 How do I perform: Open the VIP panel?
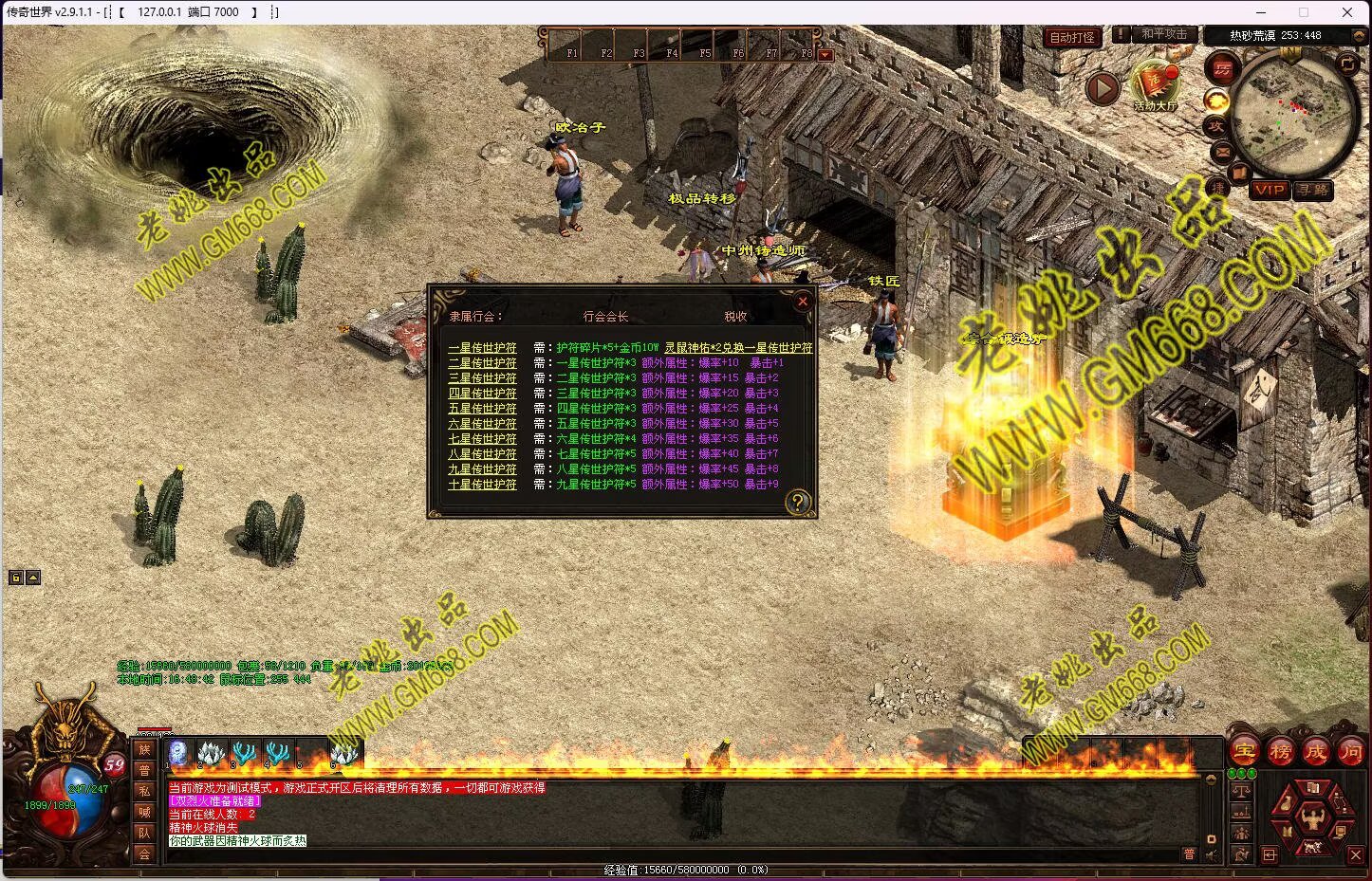click(1269, 190)
